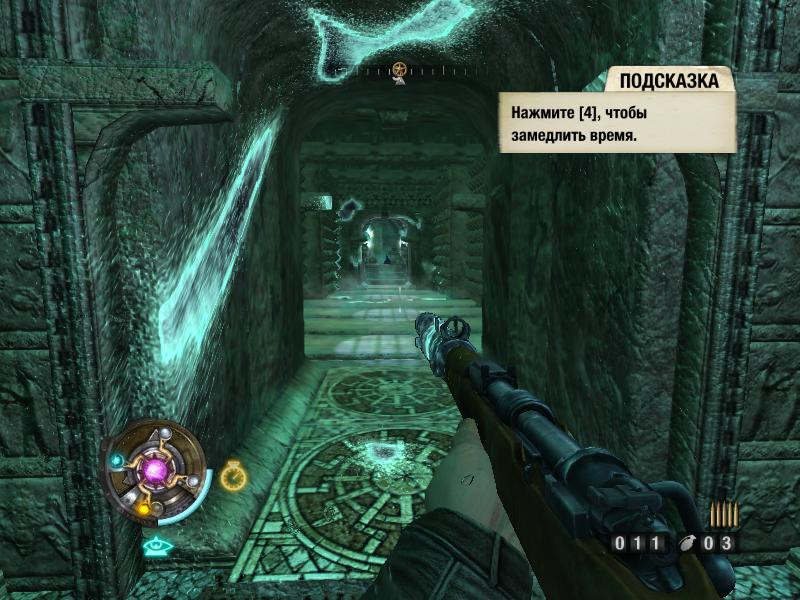Toggle the cyan Veil eye icon

click(154, 546)
